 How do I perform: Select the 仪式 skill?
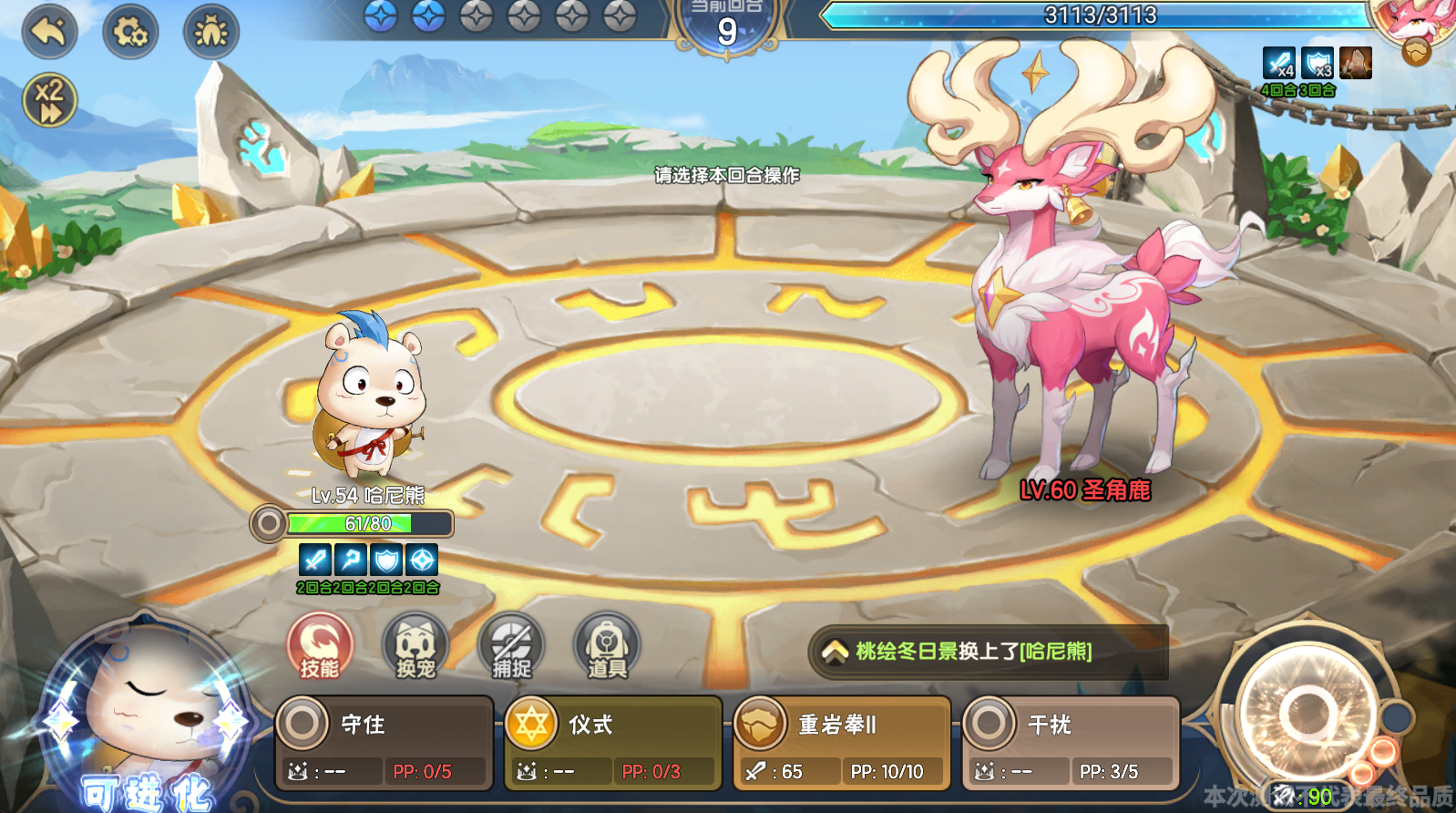point(612,740)
